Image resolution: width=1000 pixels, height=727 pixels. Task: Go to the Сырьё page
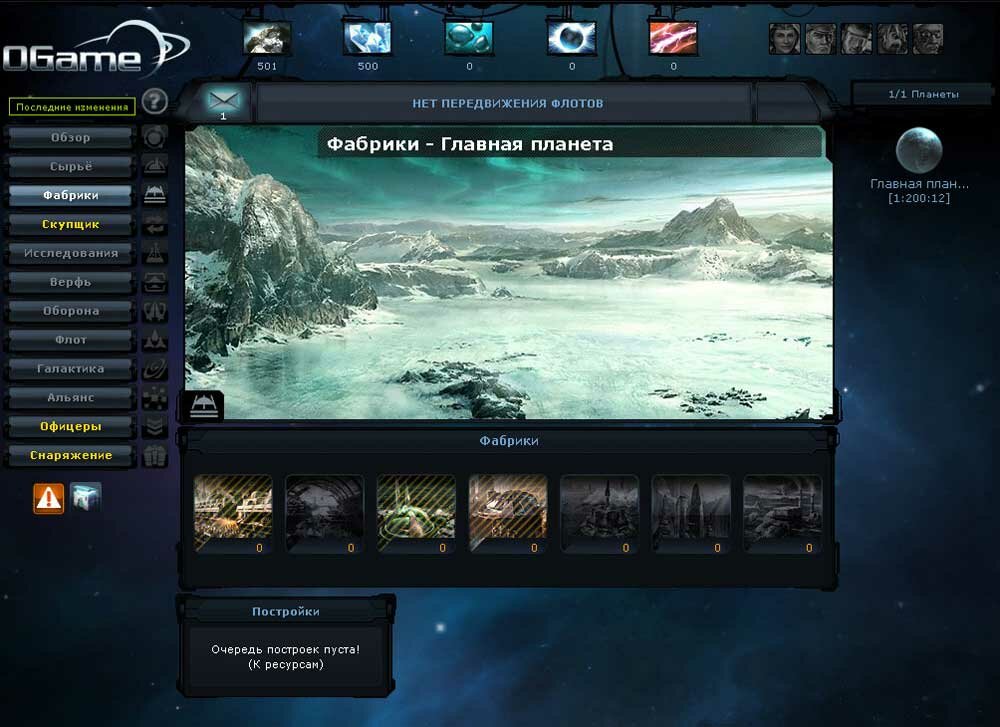[70, 167]
